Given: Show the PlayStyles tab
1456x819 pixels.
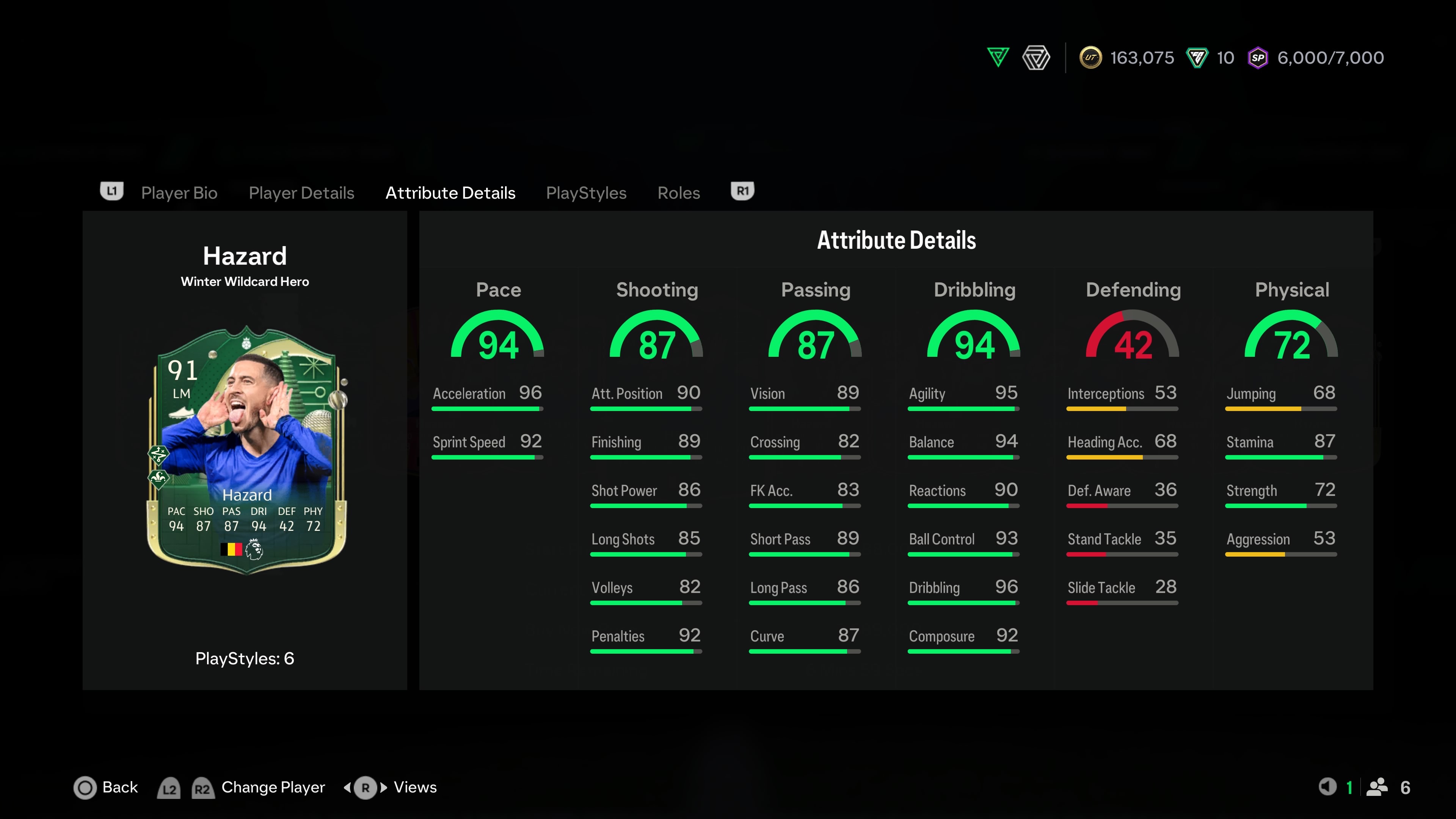Looking at the screenshot, I should click(586, 193).
